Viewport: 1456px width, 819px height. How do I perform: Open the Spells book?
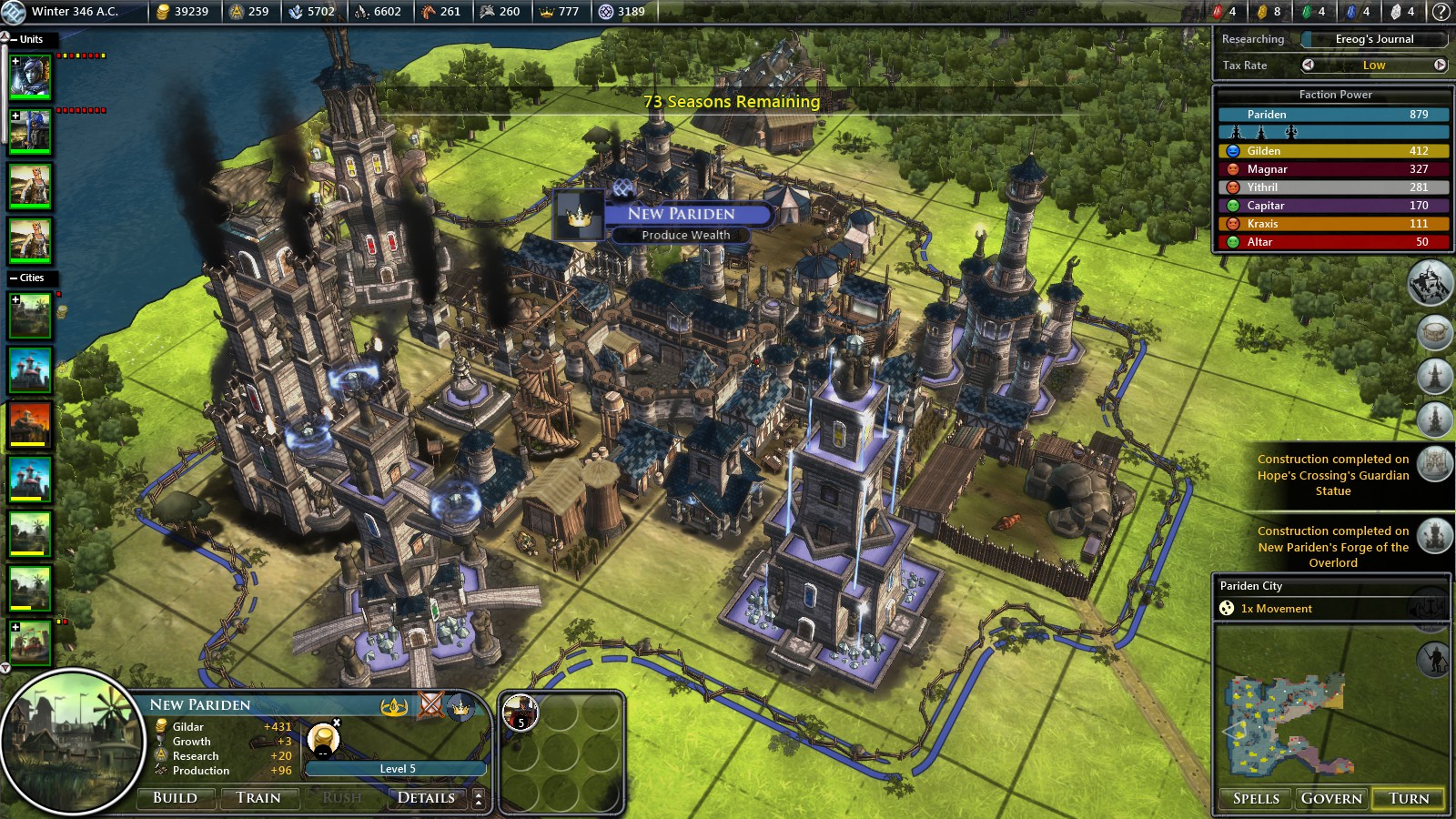tap(1256, 798)
